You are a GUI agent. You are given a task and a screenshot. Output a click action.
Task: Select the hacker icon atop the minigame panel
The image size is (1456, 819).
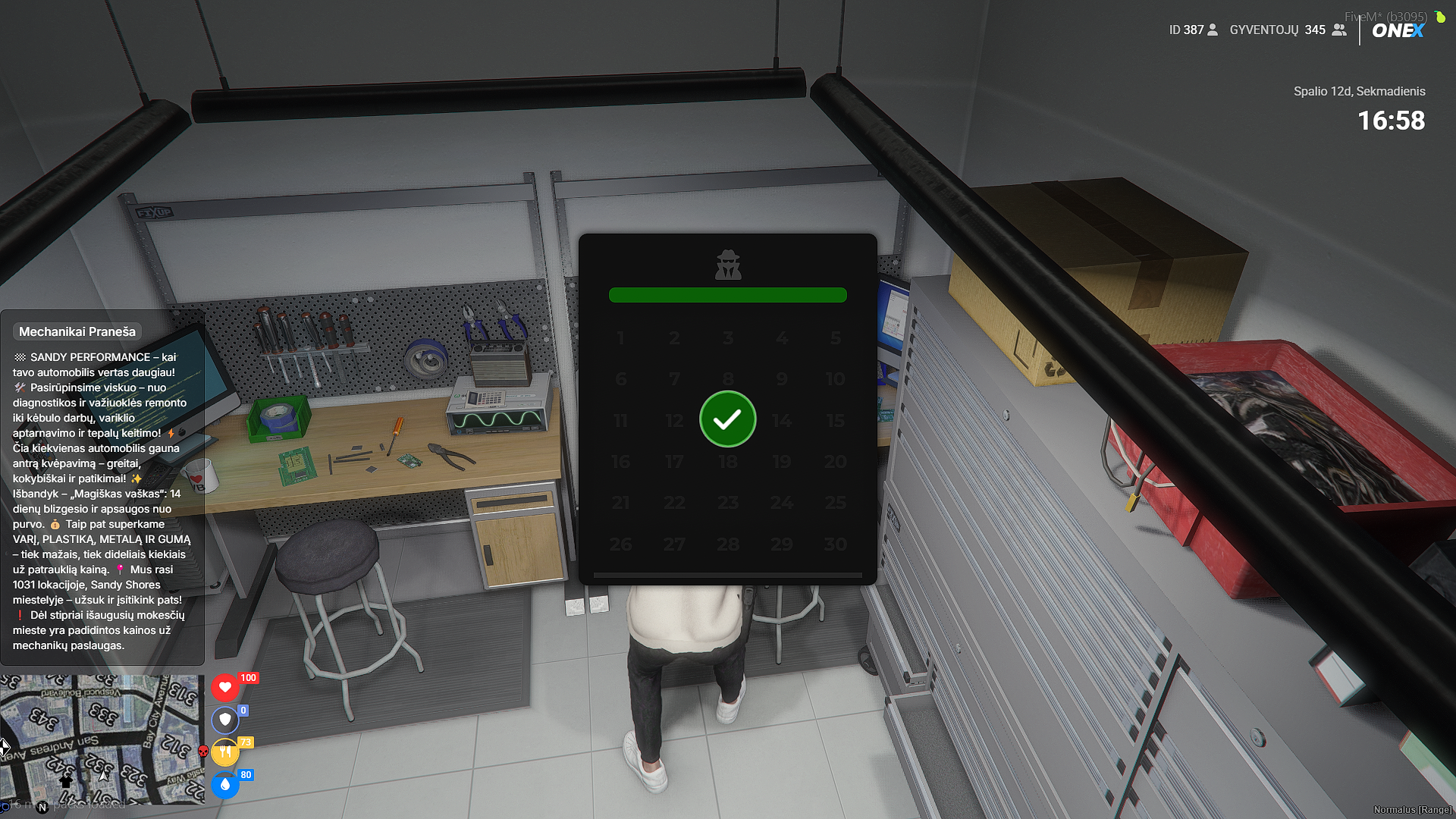(728, 265)
